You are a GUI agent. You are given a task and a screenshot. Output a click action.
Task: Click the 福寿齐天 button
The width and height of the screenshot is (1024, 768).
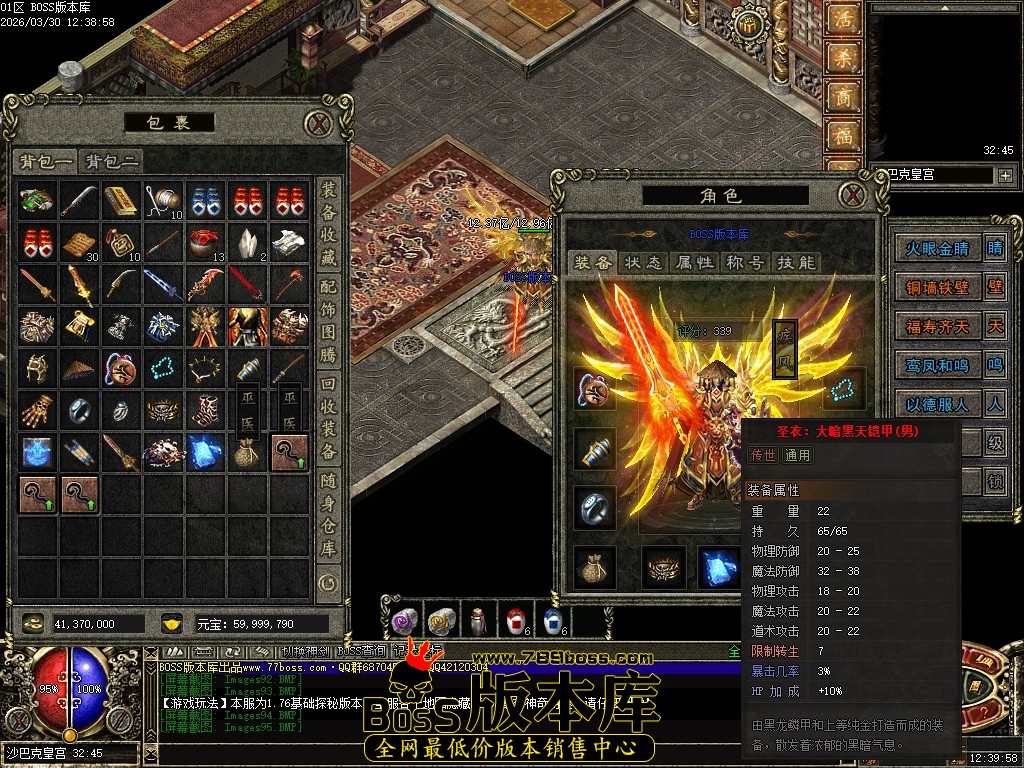pos(937,326)
